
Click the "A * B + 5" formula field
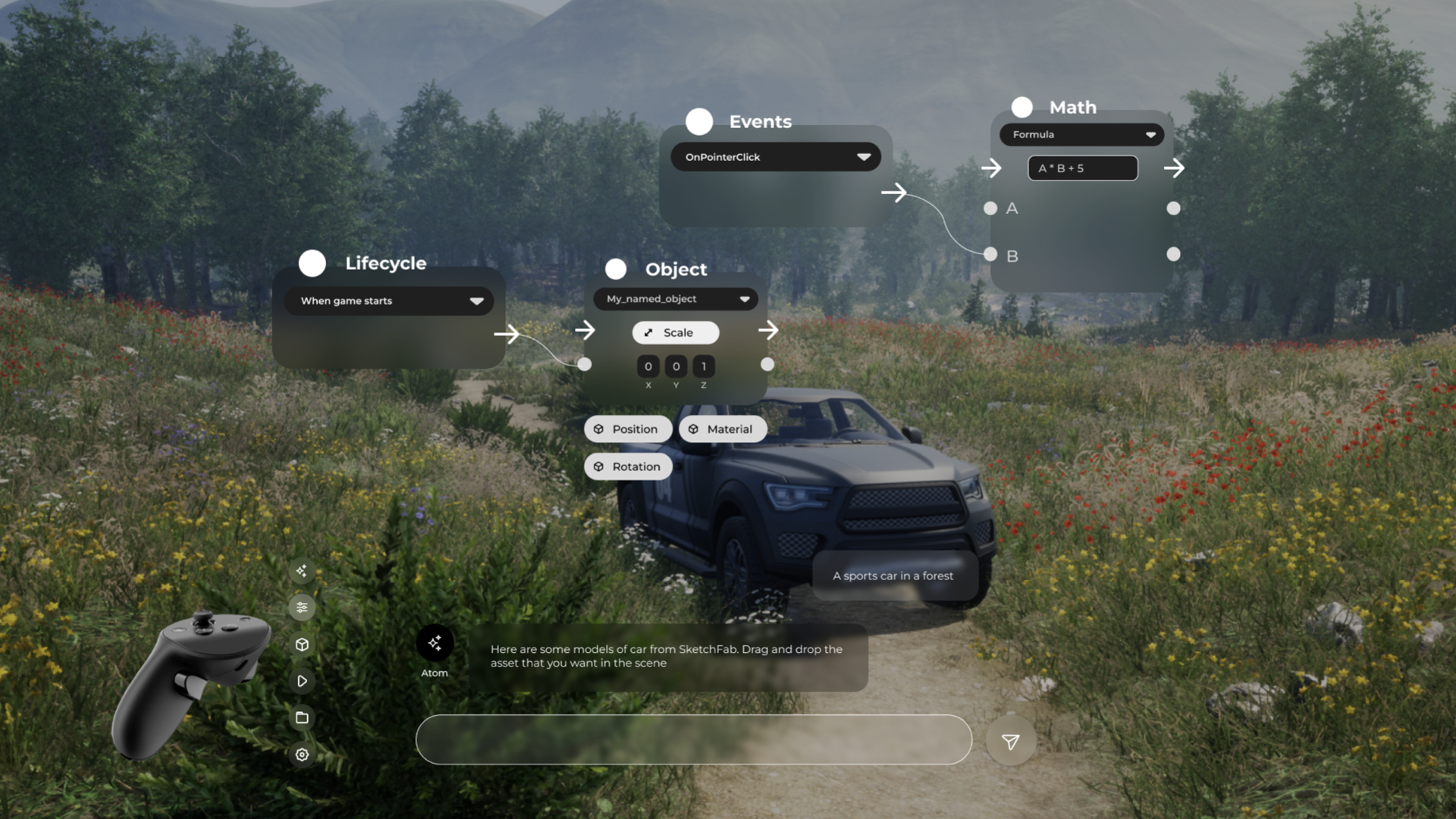tap(1082, 168)
